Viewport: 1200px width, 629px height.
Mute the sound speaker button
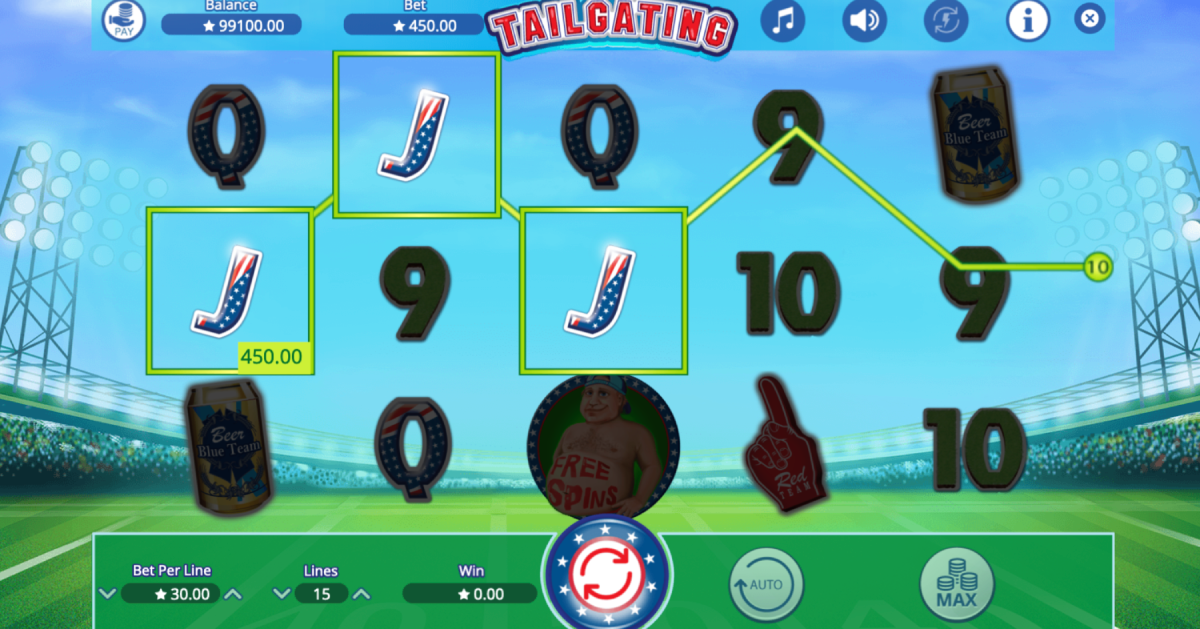(864, 20)
